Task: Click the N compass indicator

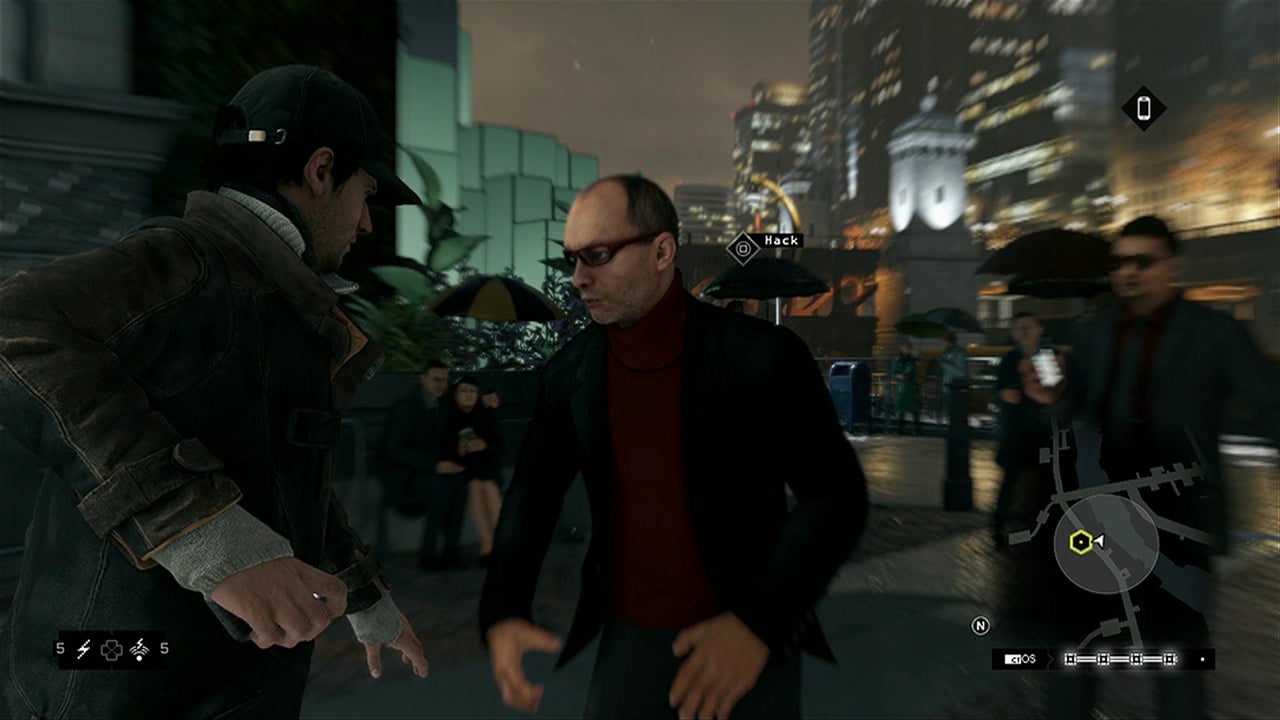Action: (x=981, y=626)
